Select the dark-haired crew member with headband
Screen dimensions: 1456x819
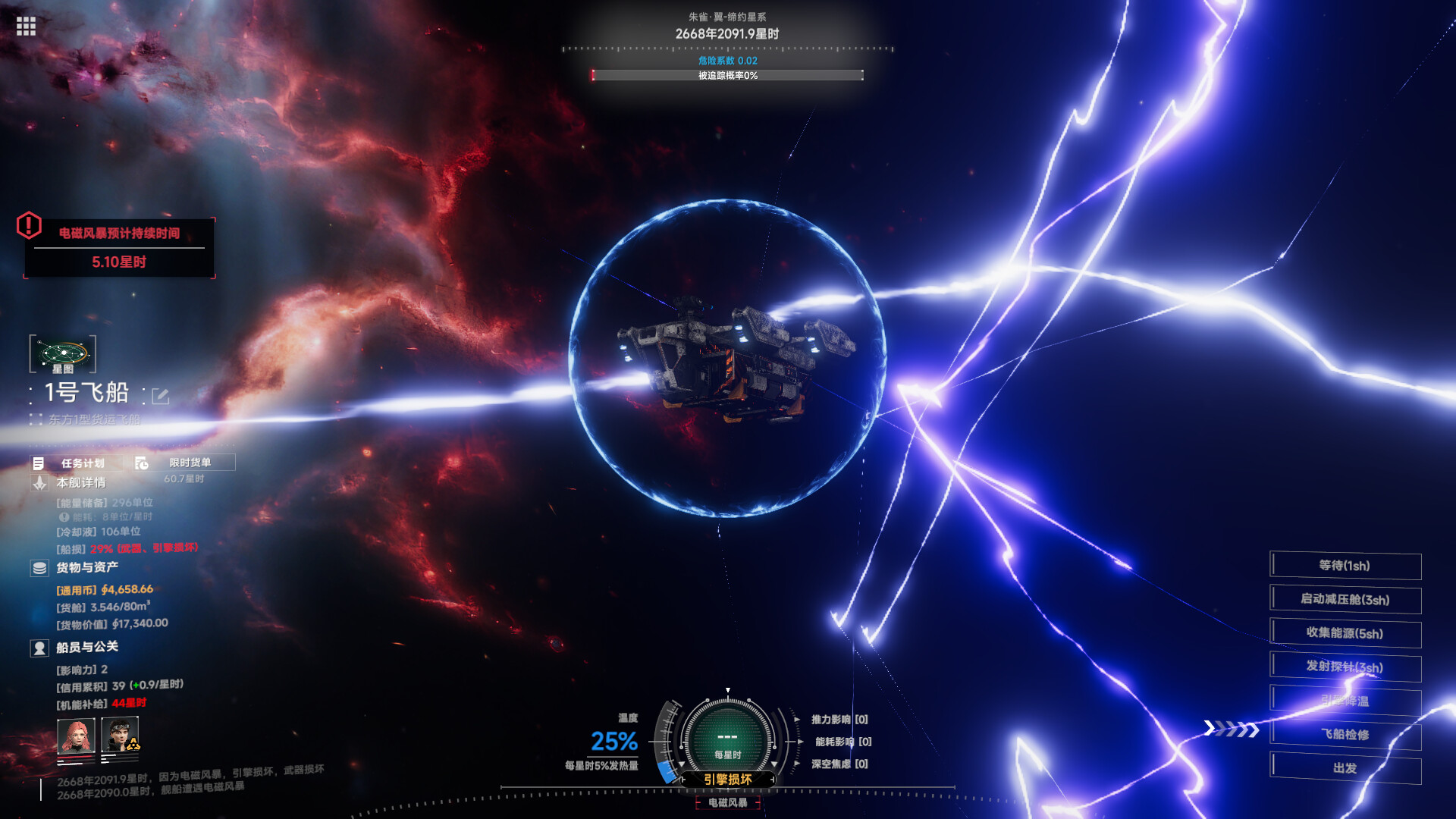120,736
